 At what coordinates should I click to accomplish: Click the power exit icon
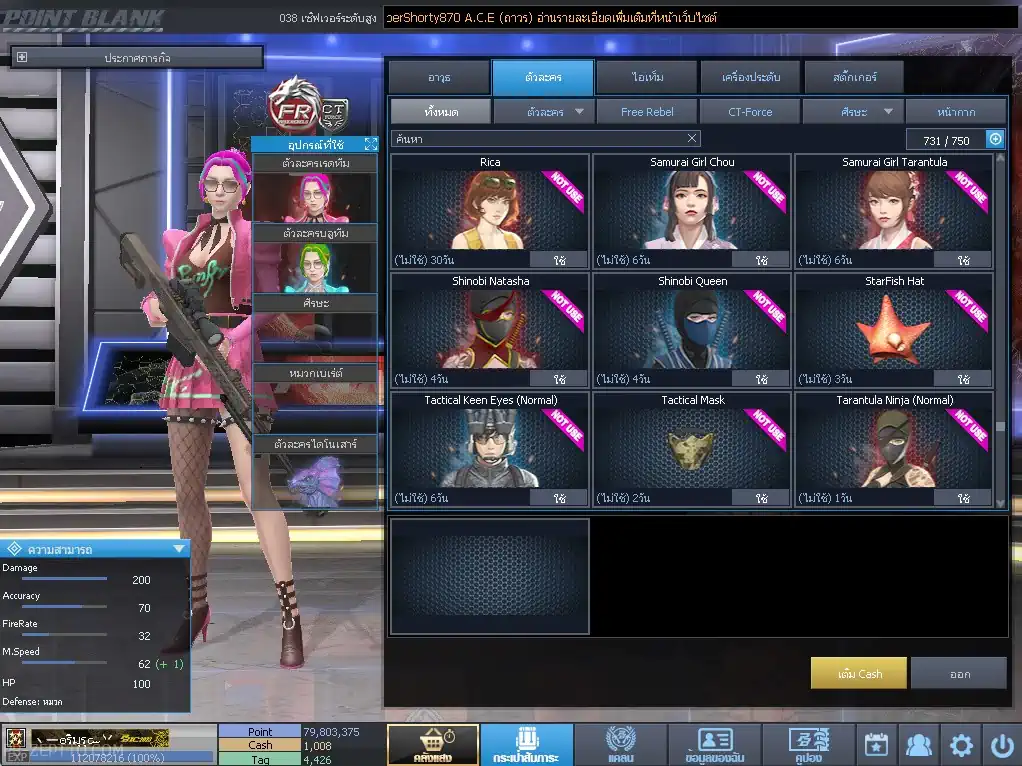coord(1002,745)
